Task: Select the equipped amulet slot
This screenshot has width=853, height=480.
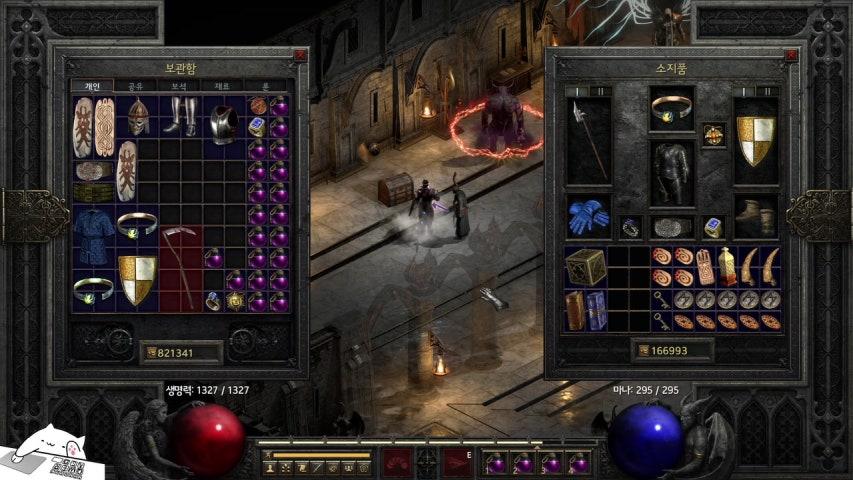Action: [x=714, y=135]
